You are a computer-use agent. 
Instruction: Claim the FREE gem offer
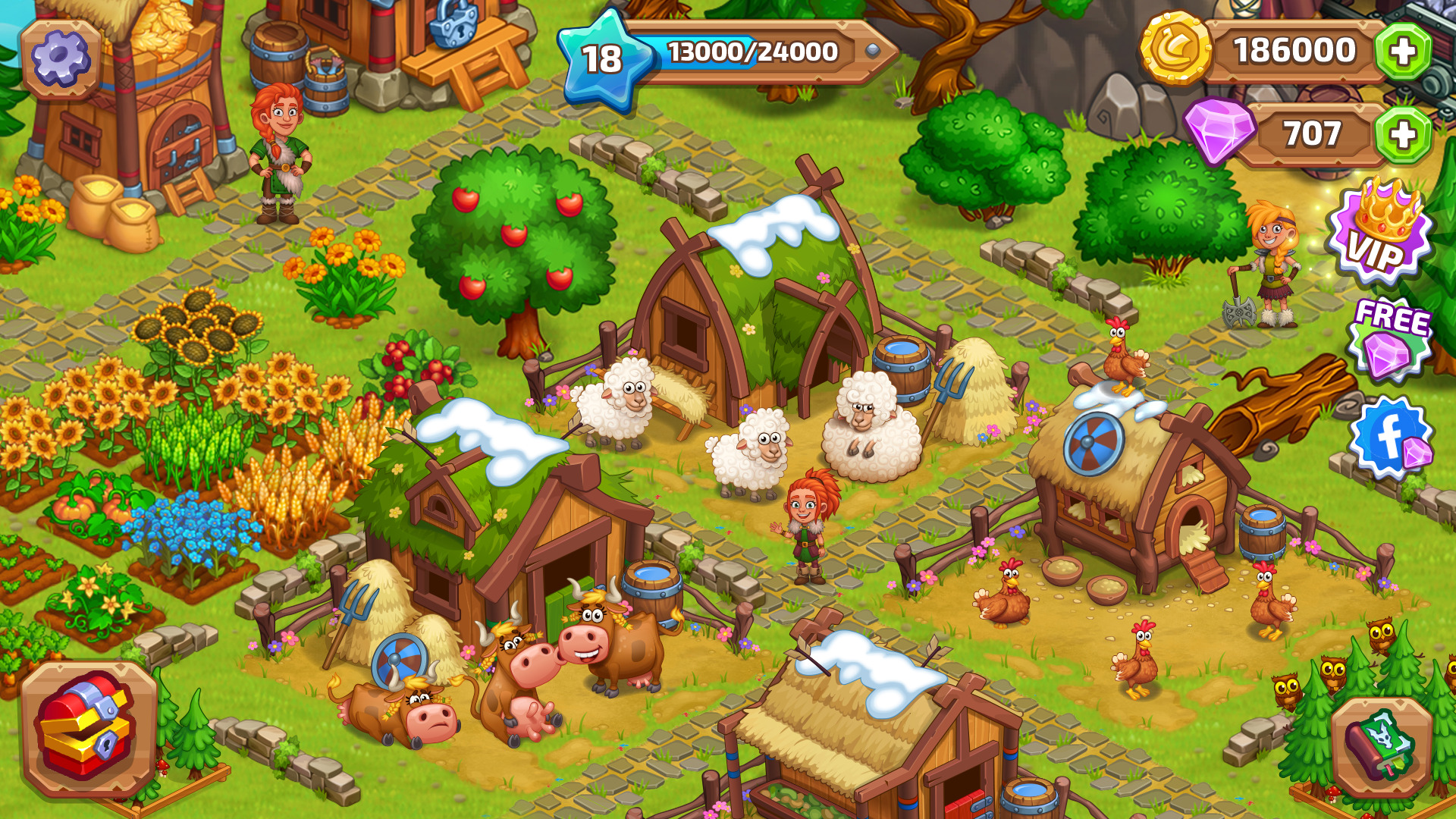coord(1391,337)
